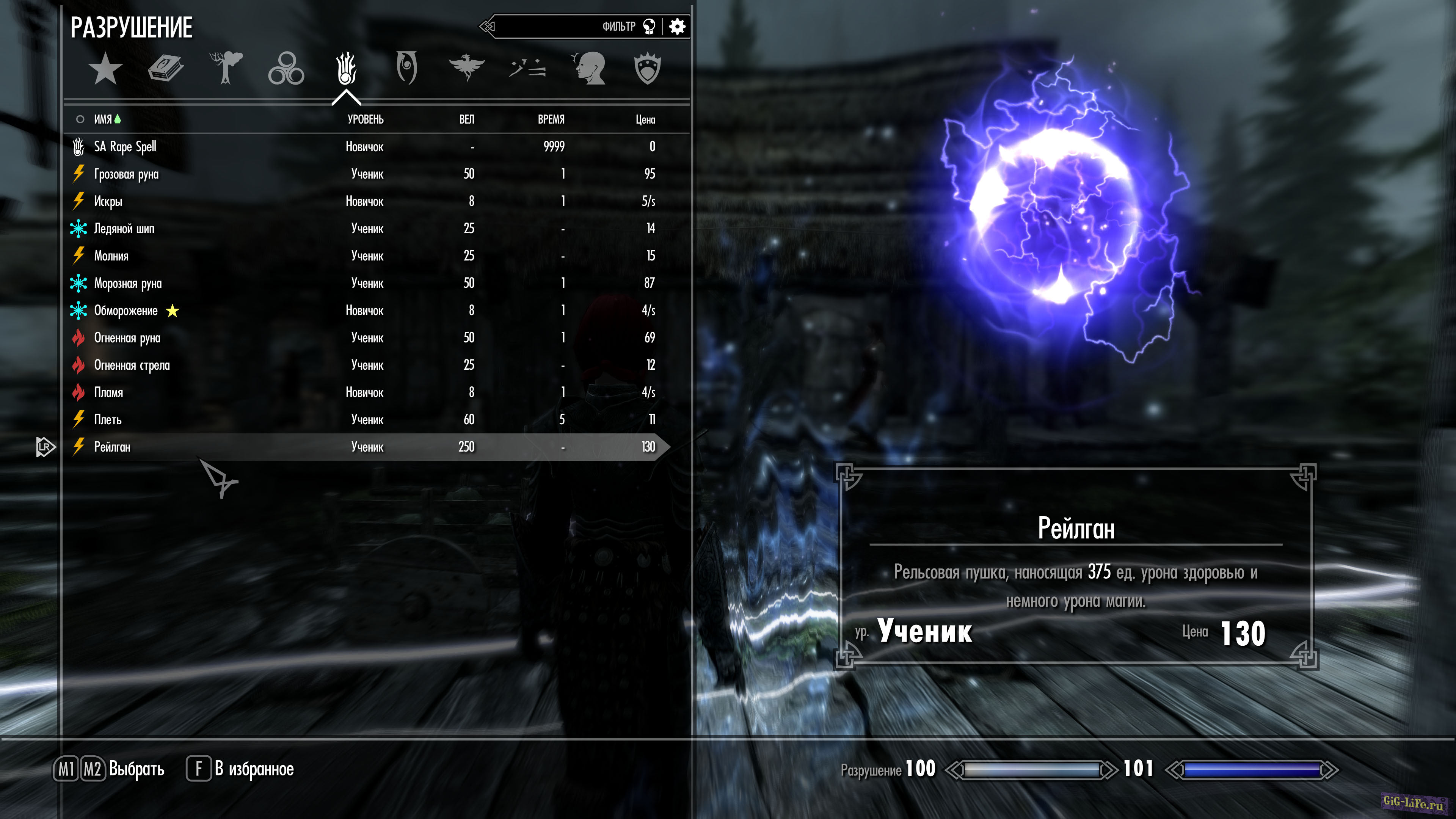Open the spell book category tab
This screenshot has height=819, width=1456.
[x=166, y=68]
